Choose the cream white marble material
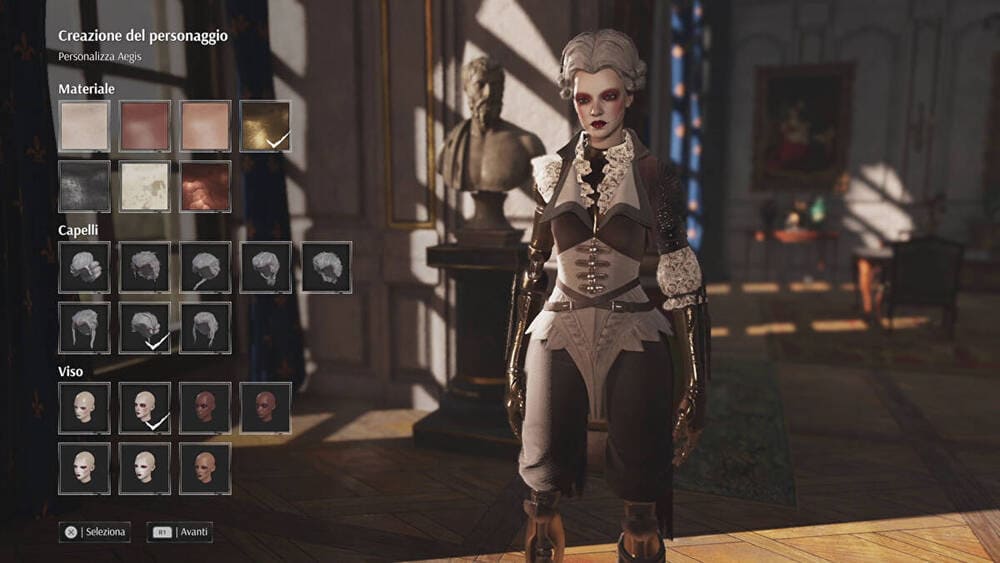The image size is (1000, 563). tap(145, 186)
